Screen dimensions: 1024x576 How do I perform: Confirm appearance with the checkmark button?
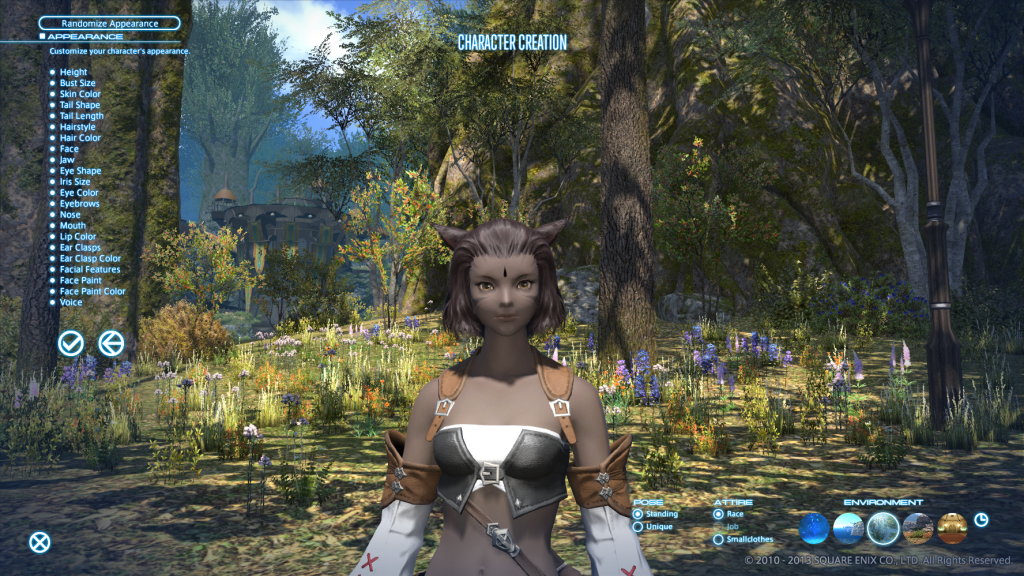[70, 343]
